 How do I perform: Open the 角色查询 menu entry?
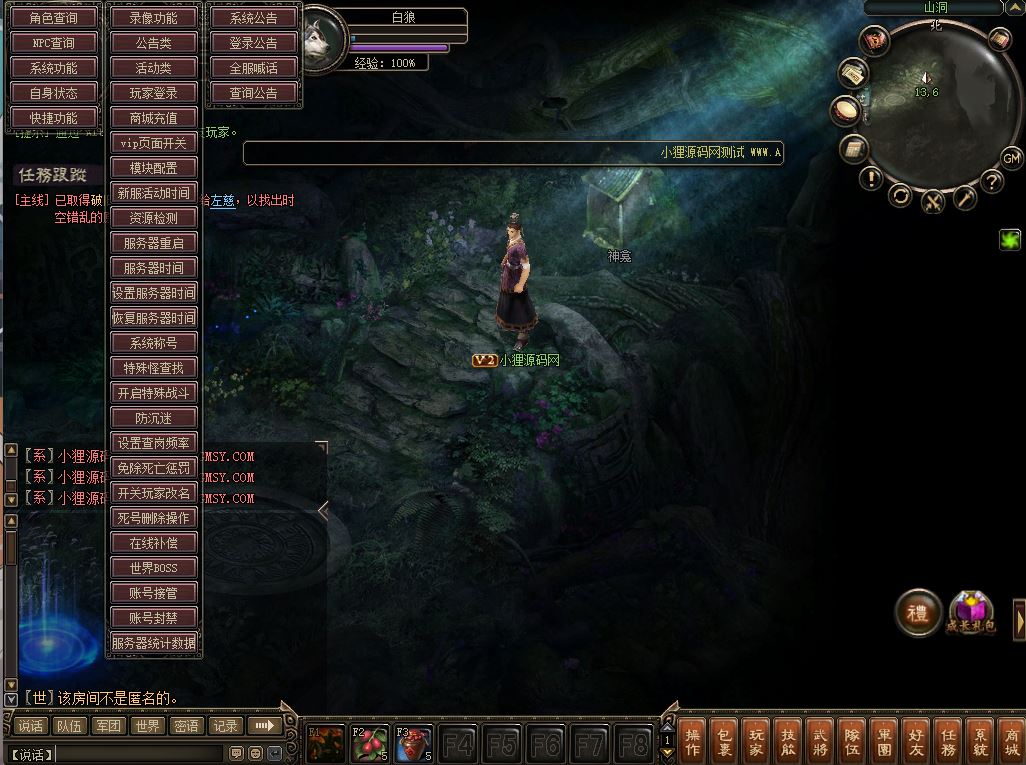point(55,18)
